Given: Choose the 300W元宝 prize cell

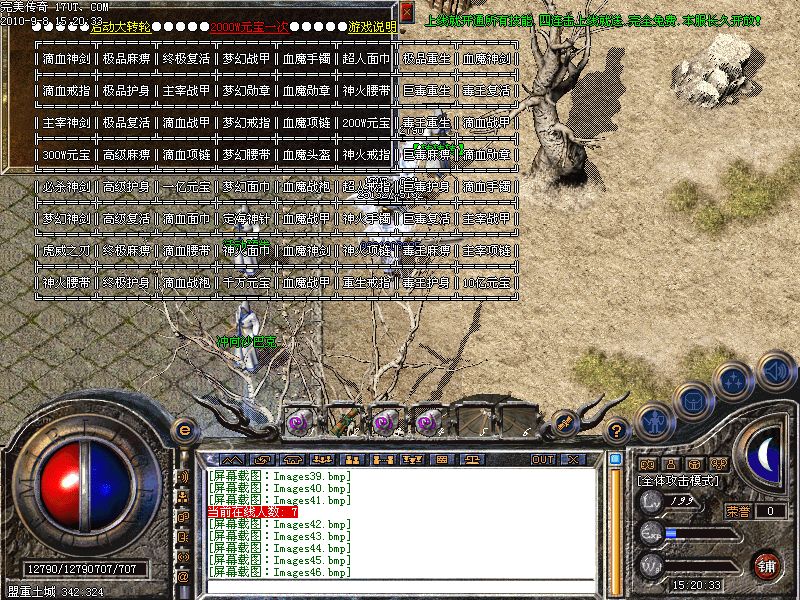Looking at the screenshot, I should [67, 155].
